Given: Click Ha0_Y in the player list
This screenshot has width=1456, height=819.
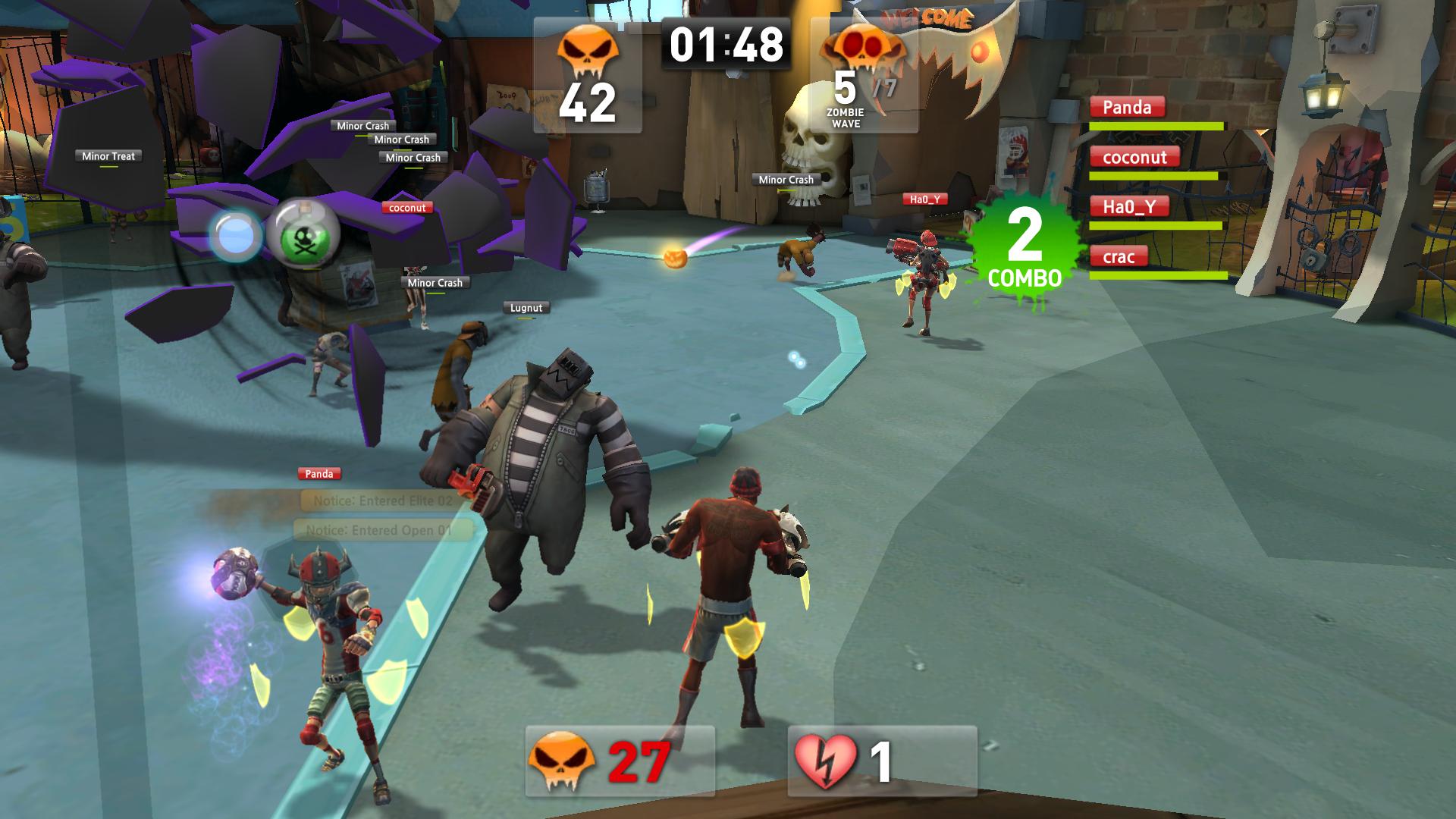Looking at the screenshot, I should point(1128,207).
